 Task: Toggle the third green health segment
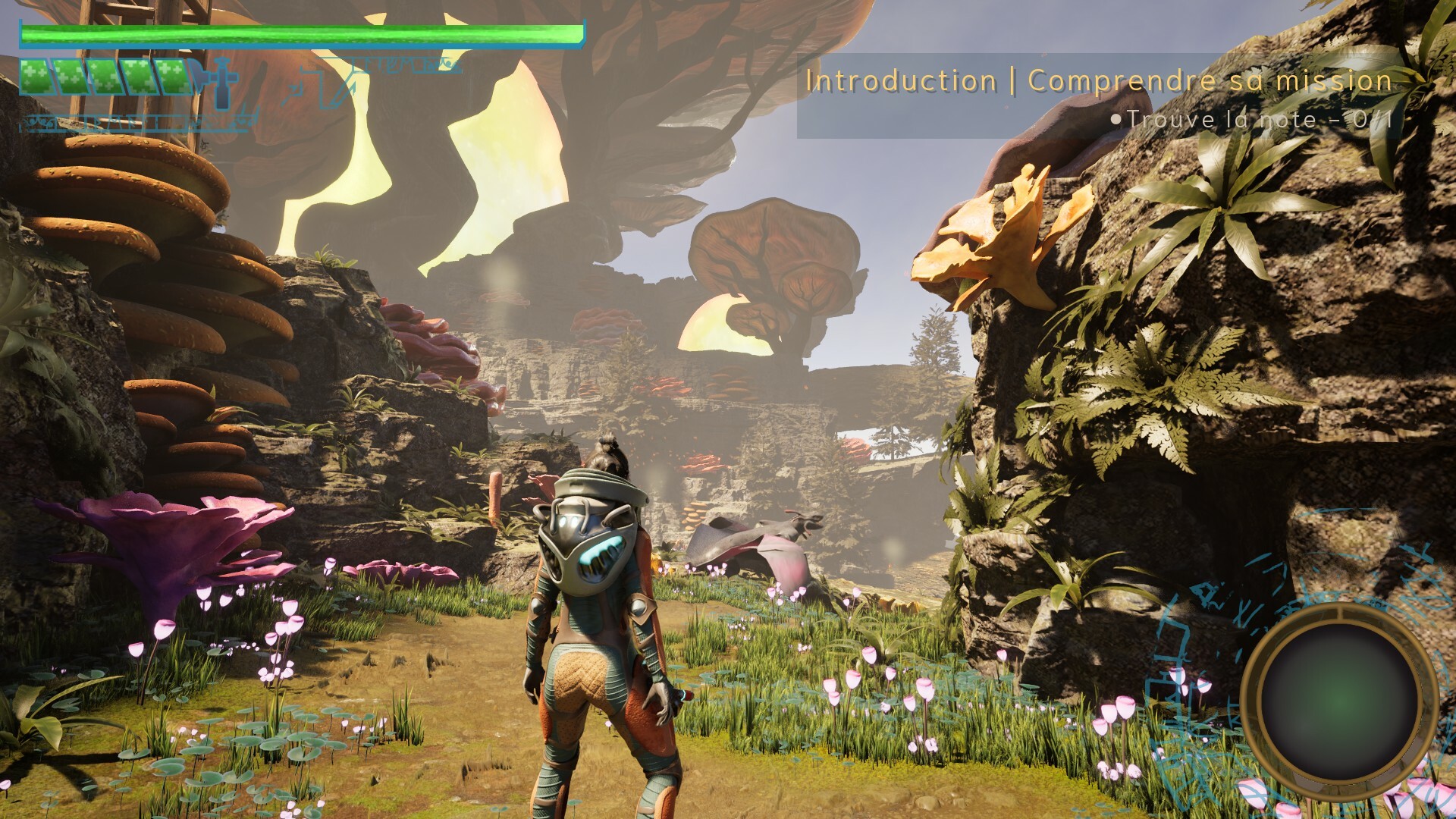click(x=105, y=76)
